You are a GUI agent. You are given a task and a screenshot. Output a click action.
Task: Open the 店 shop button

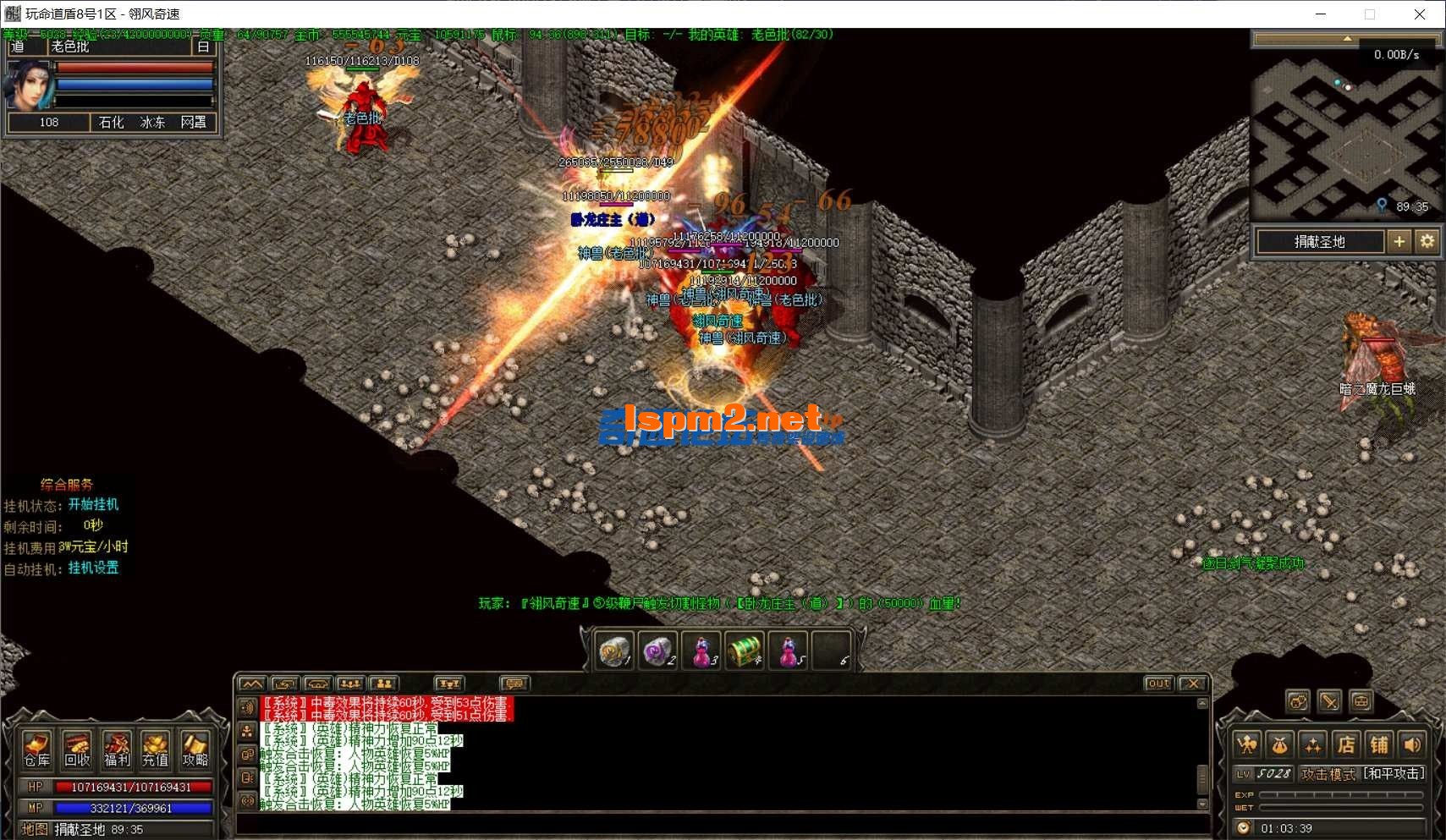tap(1346, 744)
